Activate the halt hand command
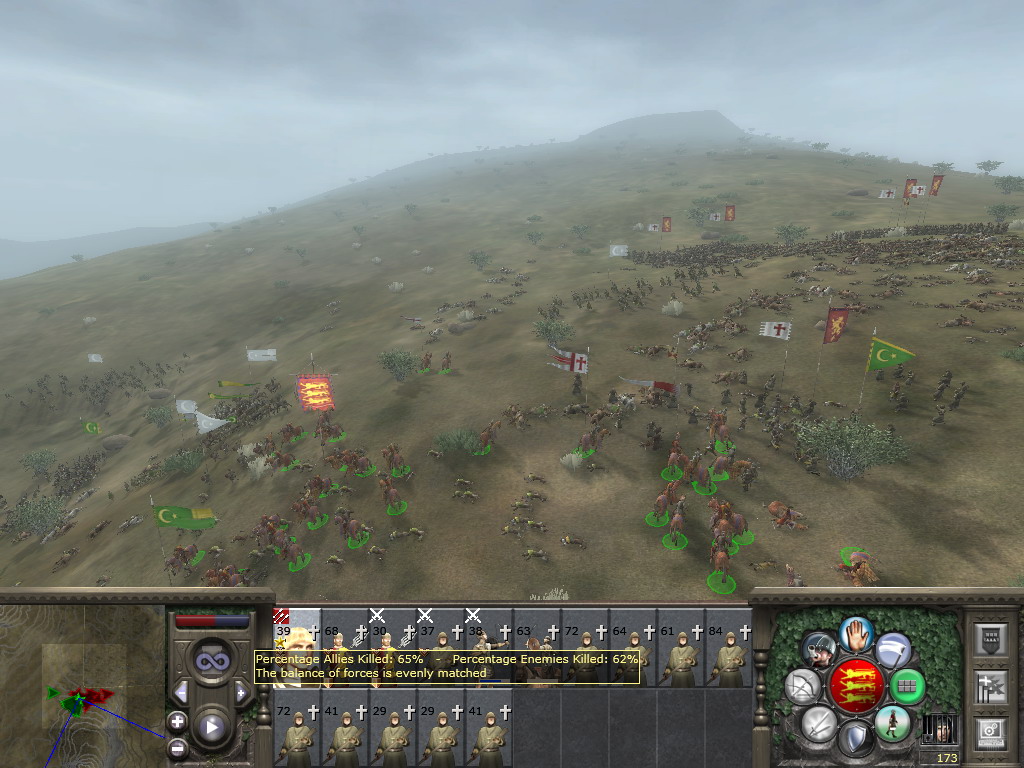 [x=856, y=633]
